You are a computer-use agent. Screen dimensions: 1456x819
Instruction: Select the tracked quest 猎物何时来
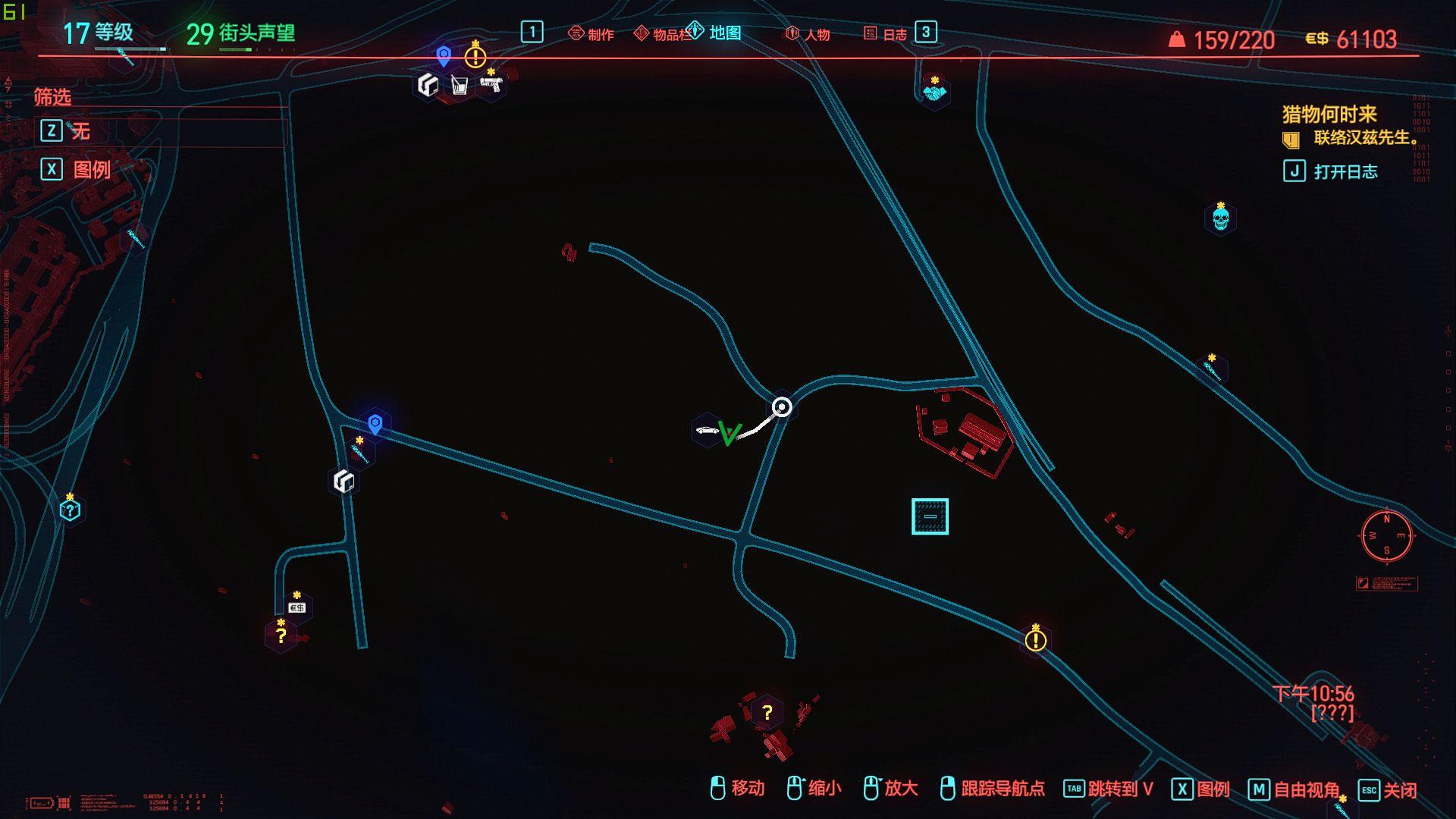click(1329, 115)
